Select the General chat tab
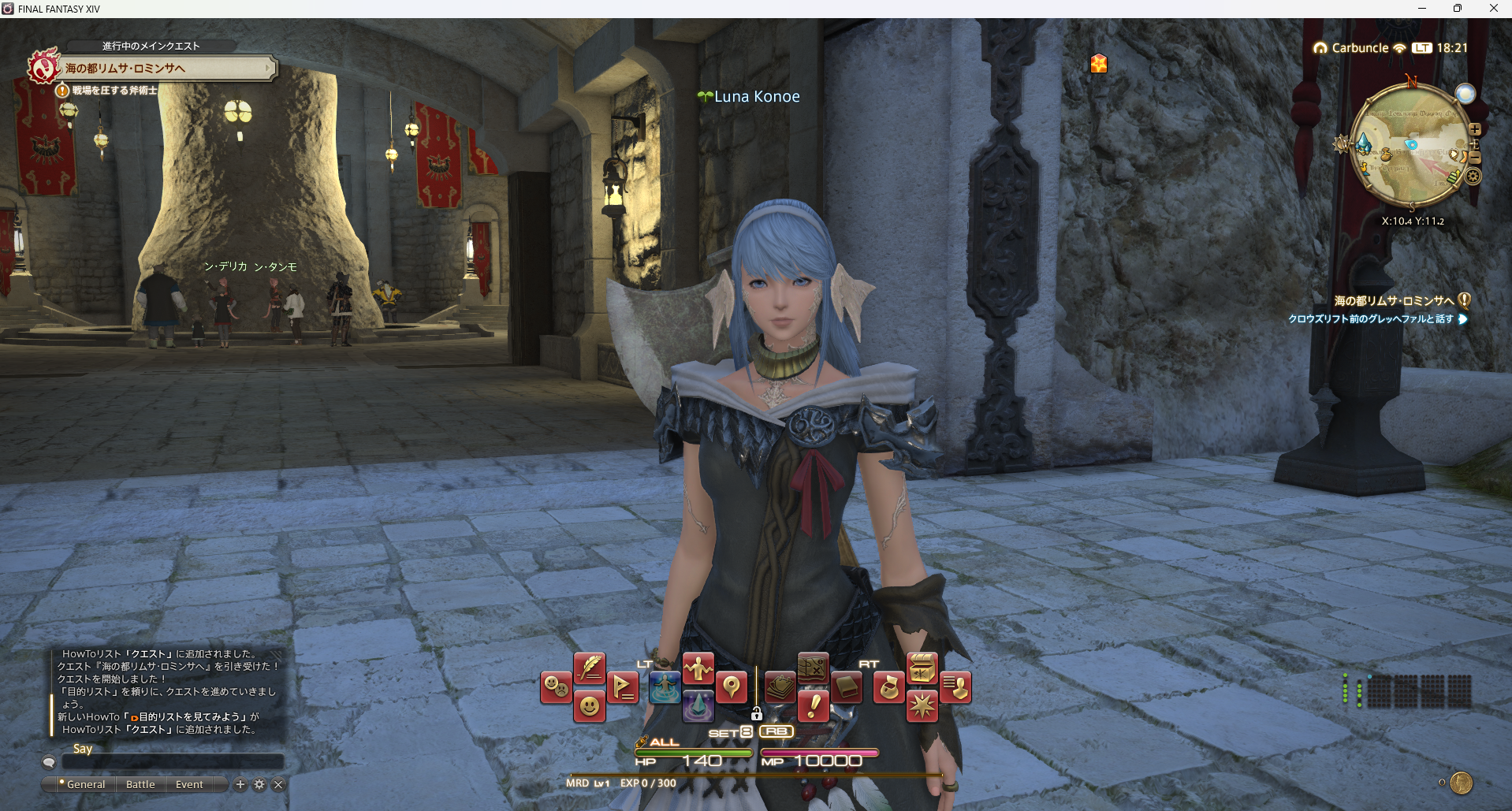 coord(85,784)
